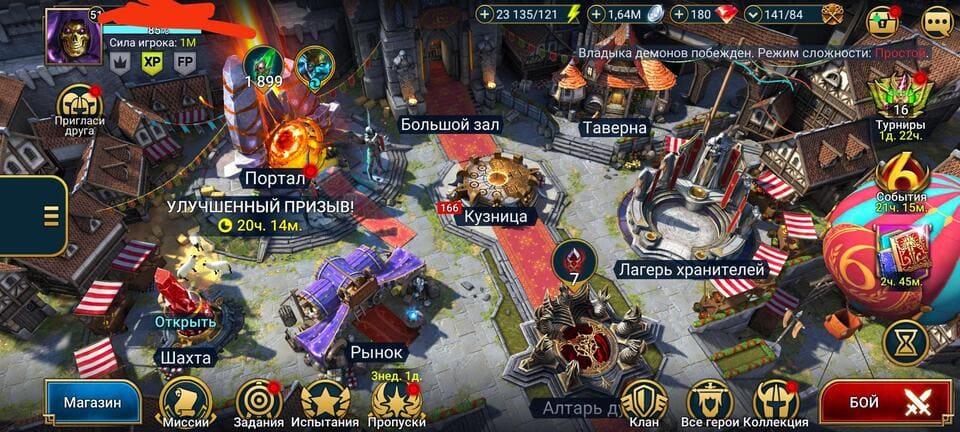Start a battle with the БОЙ button
Screen dimensions: 960x432
pos(885,403)
